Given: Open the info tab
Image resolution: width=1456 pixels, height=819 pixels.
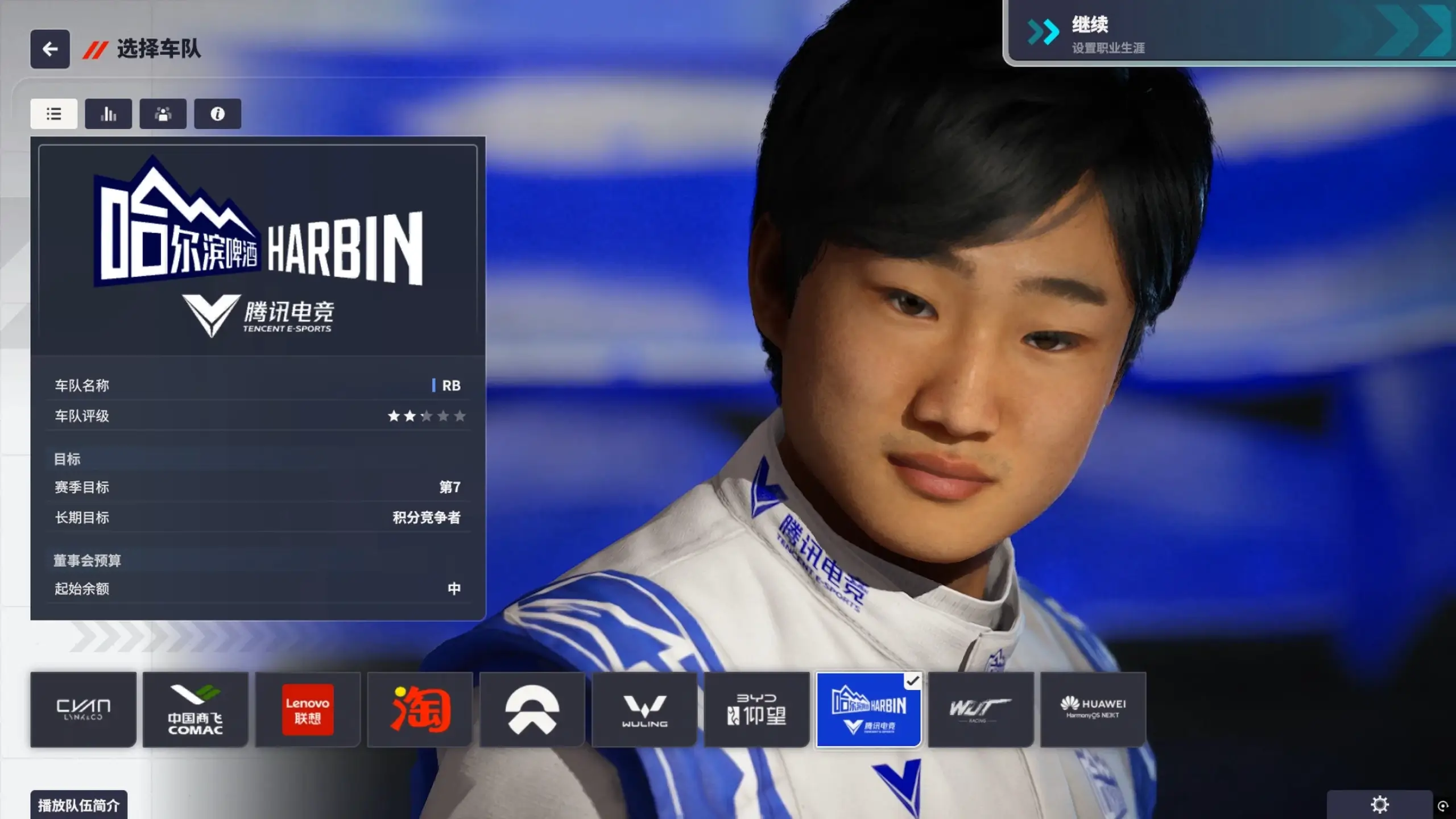Looking at the screenshot, I should point(217,114).
